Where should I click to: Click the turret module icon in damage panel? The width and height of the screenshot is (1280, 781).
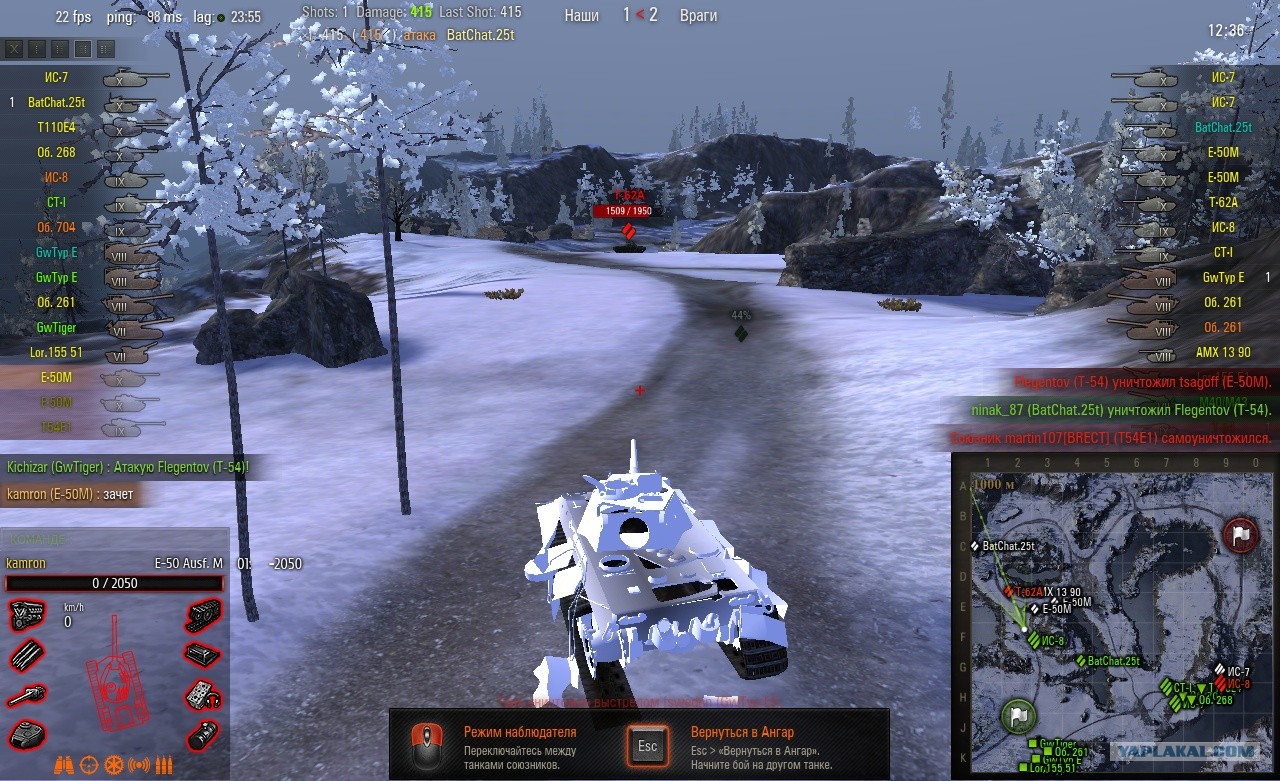click(x=27, y=734)
